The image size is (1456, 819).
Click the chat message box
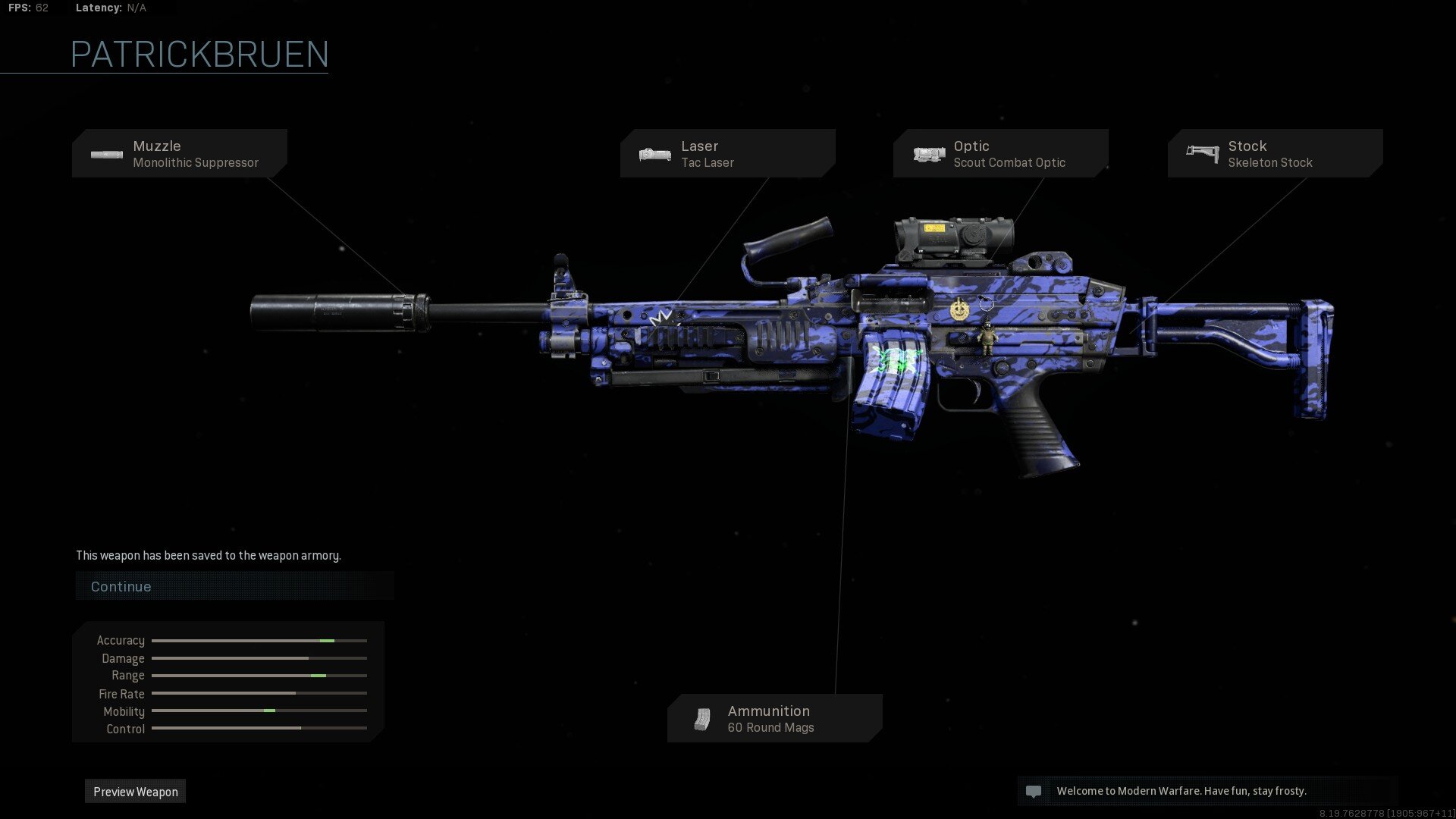1207,791
